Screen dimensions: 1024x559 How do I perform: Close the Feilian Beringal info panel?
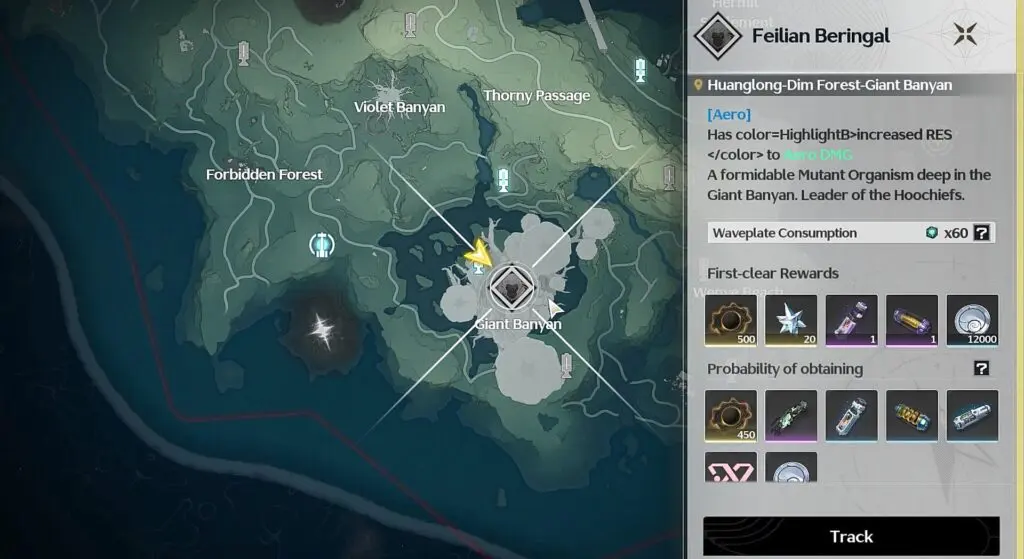(964, 35)
